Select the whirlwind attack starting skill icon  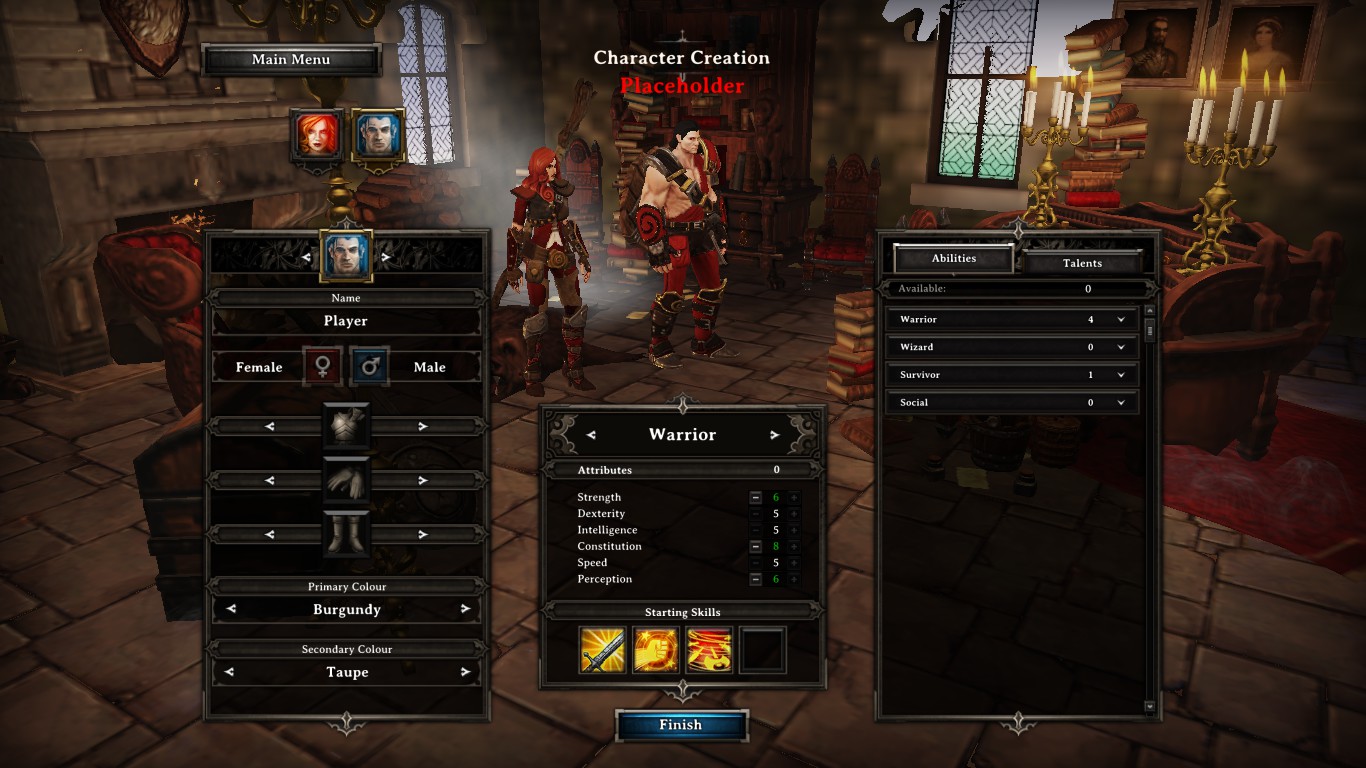[x=710, y=649]
